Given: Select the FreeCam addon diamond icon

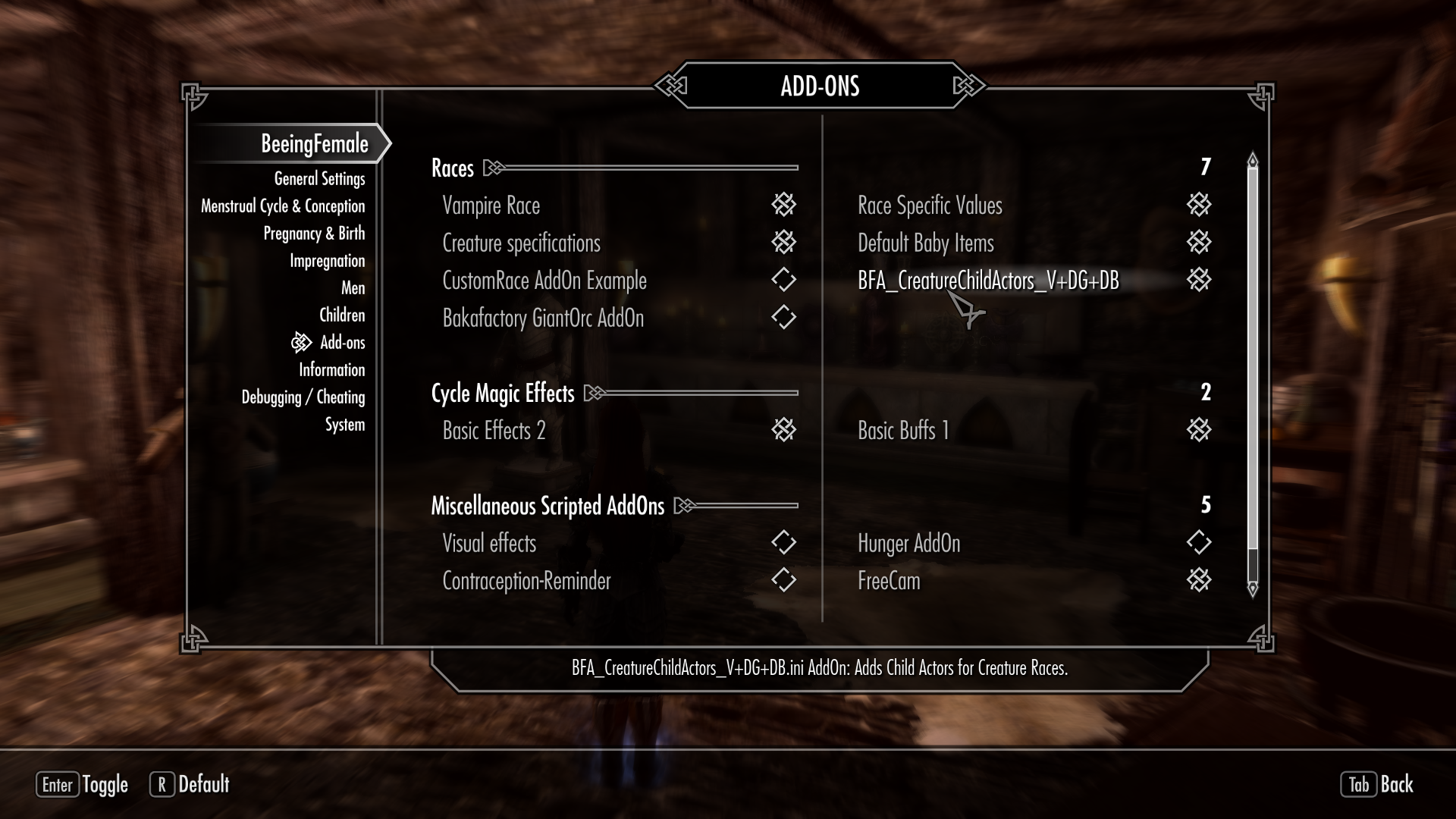Looking at the screenshot, I should (1198, 581).
